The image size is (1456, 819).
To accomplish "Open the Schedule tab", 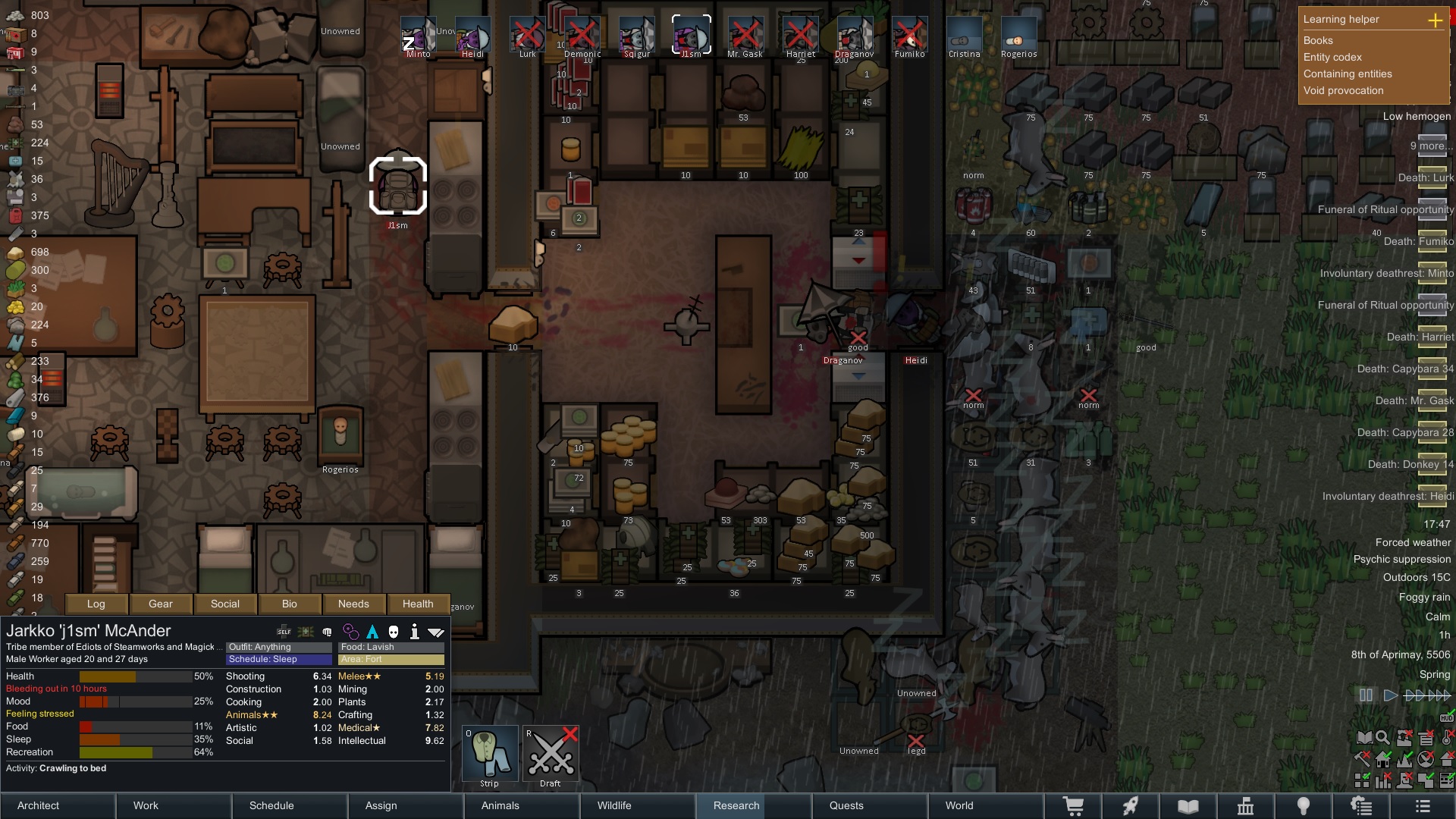I will click(290, 805).
